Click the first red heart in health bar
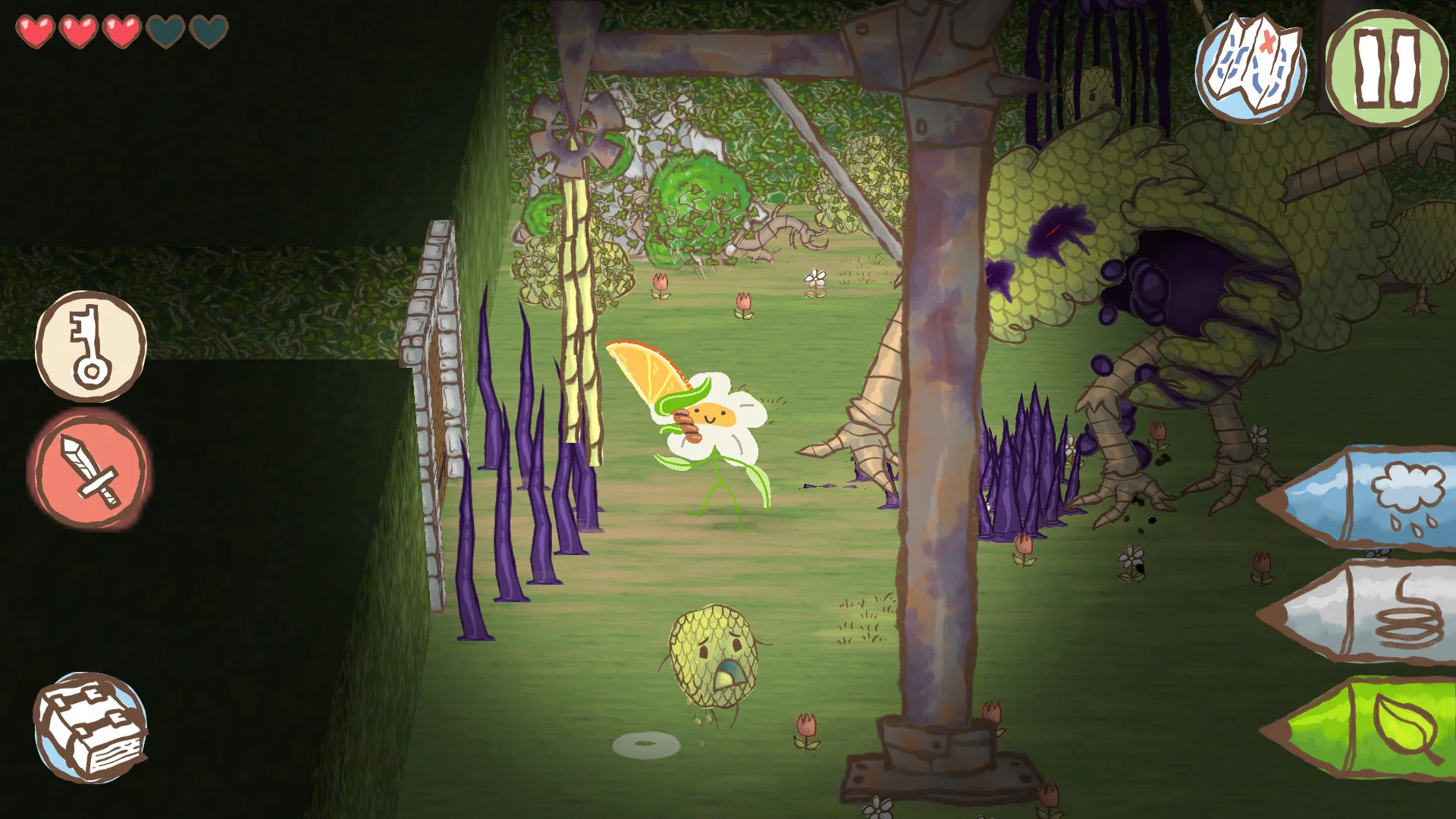 coord(34,32)
